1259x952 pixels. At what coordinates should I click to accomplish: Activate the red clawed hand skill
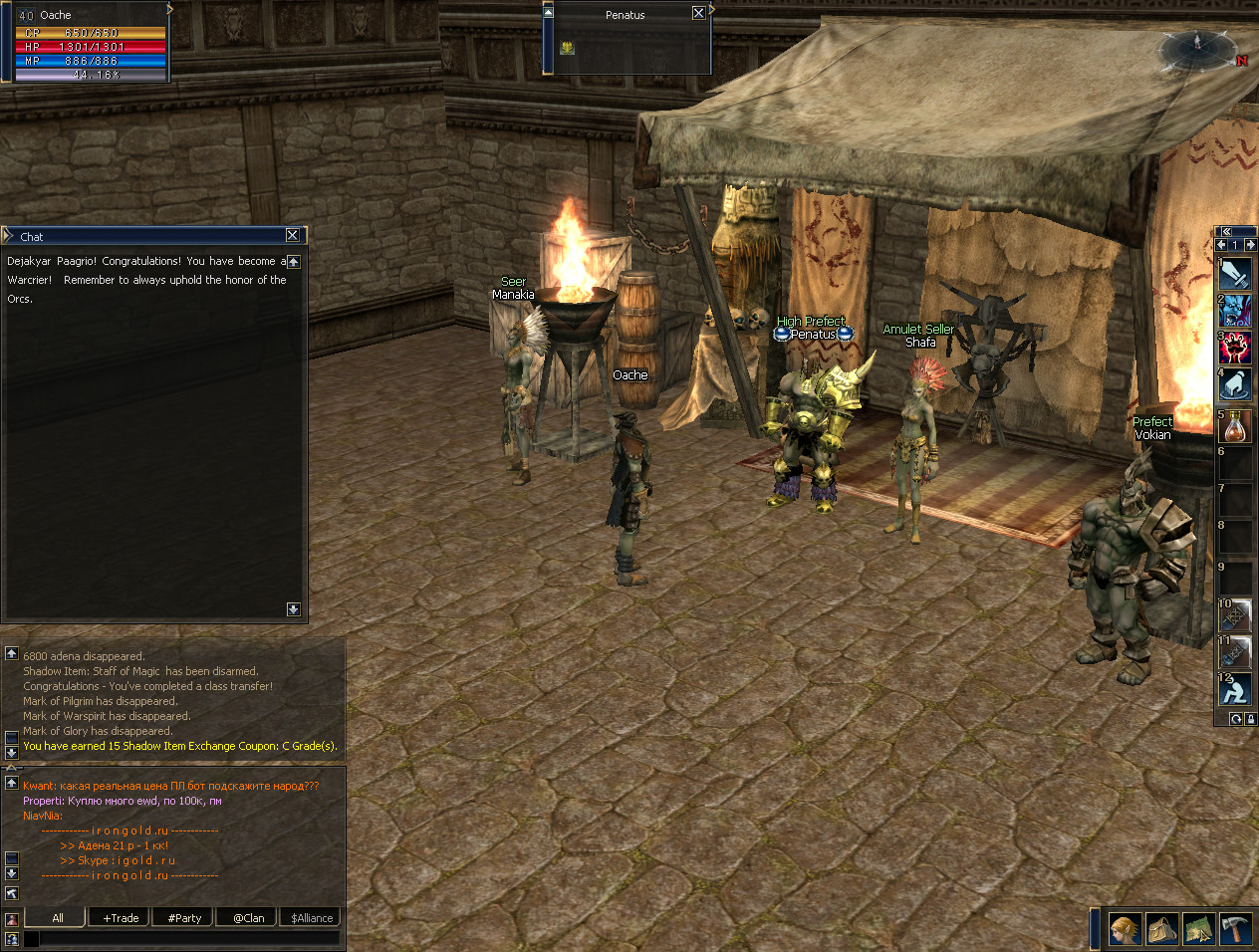1235,348
